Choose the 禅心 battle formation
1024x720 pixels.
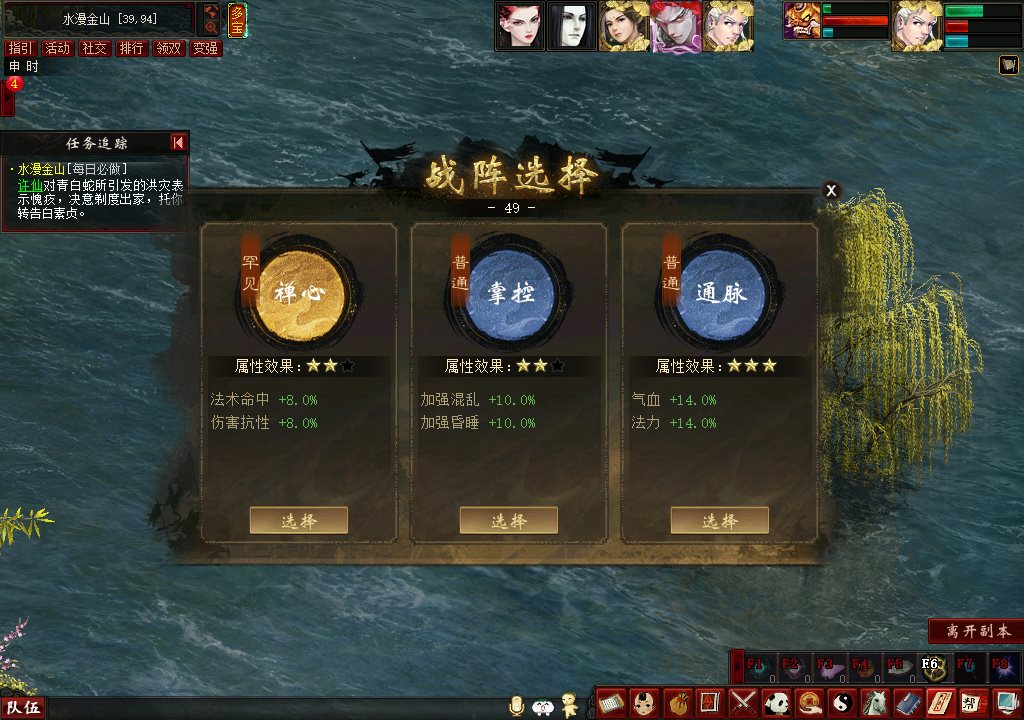298,520
